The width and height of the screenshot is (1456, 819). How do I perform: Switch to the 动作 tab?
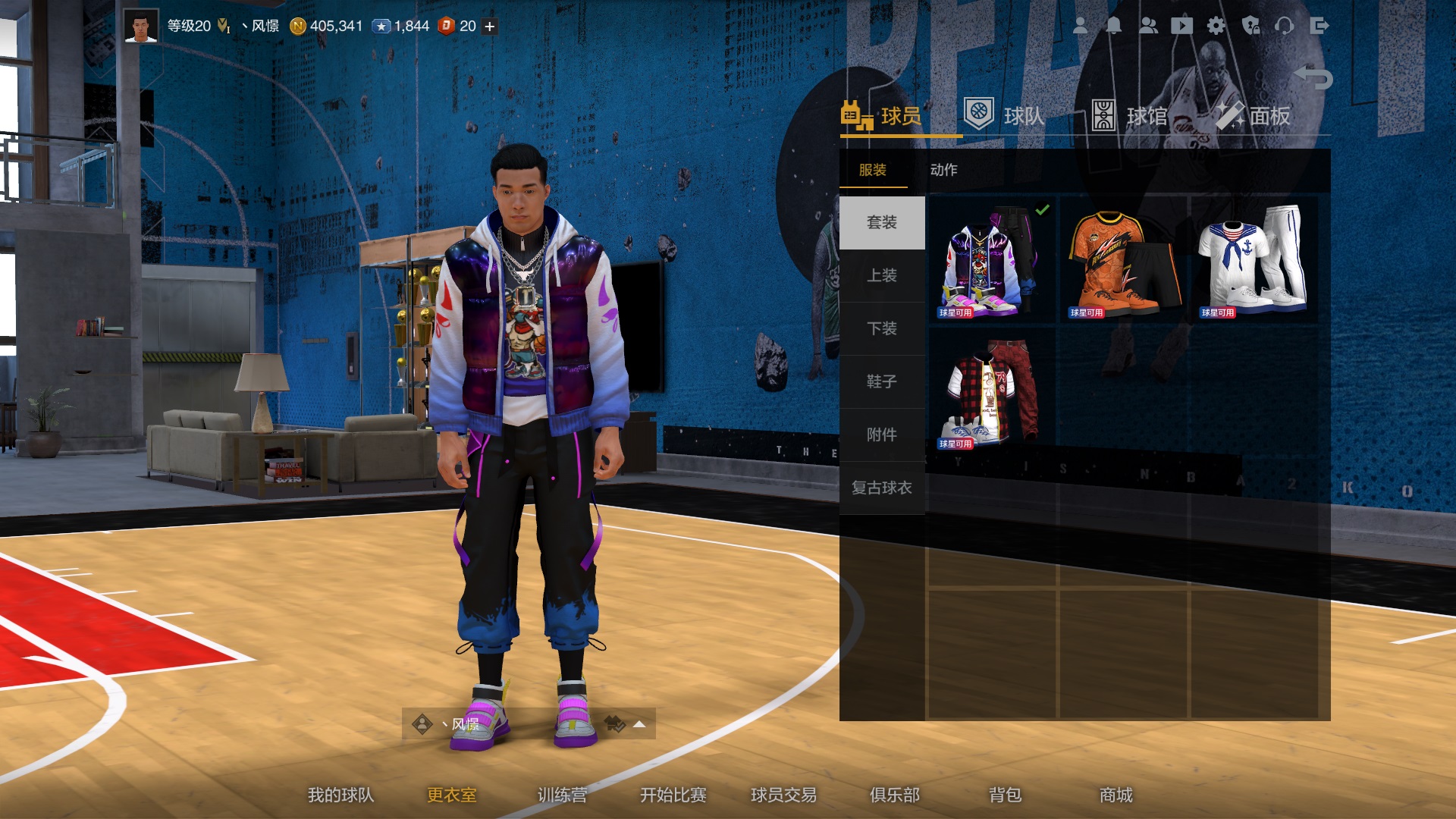[x=943, y=170]
